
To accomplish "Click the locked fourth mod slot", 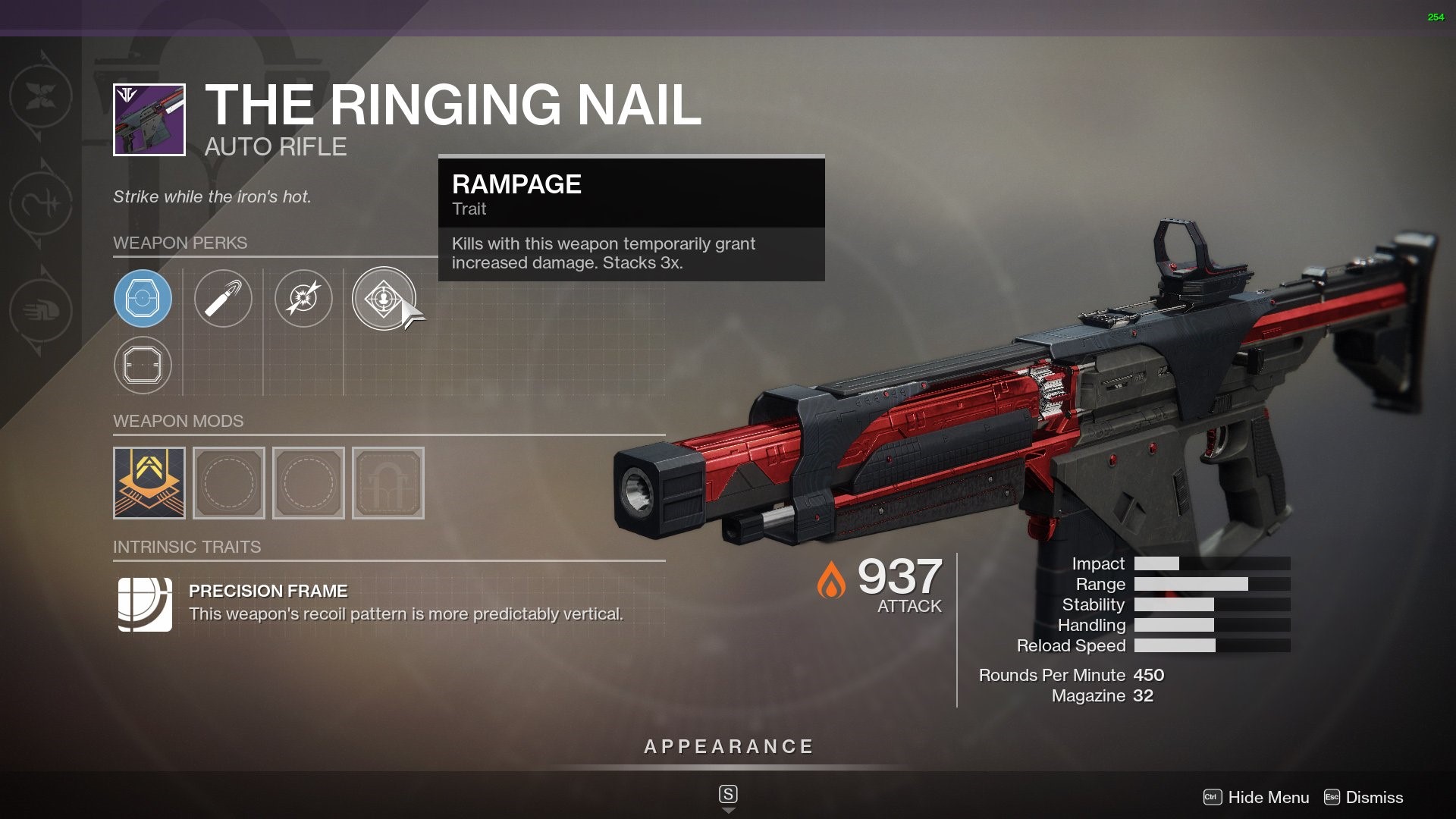I will coord(388,482).
